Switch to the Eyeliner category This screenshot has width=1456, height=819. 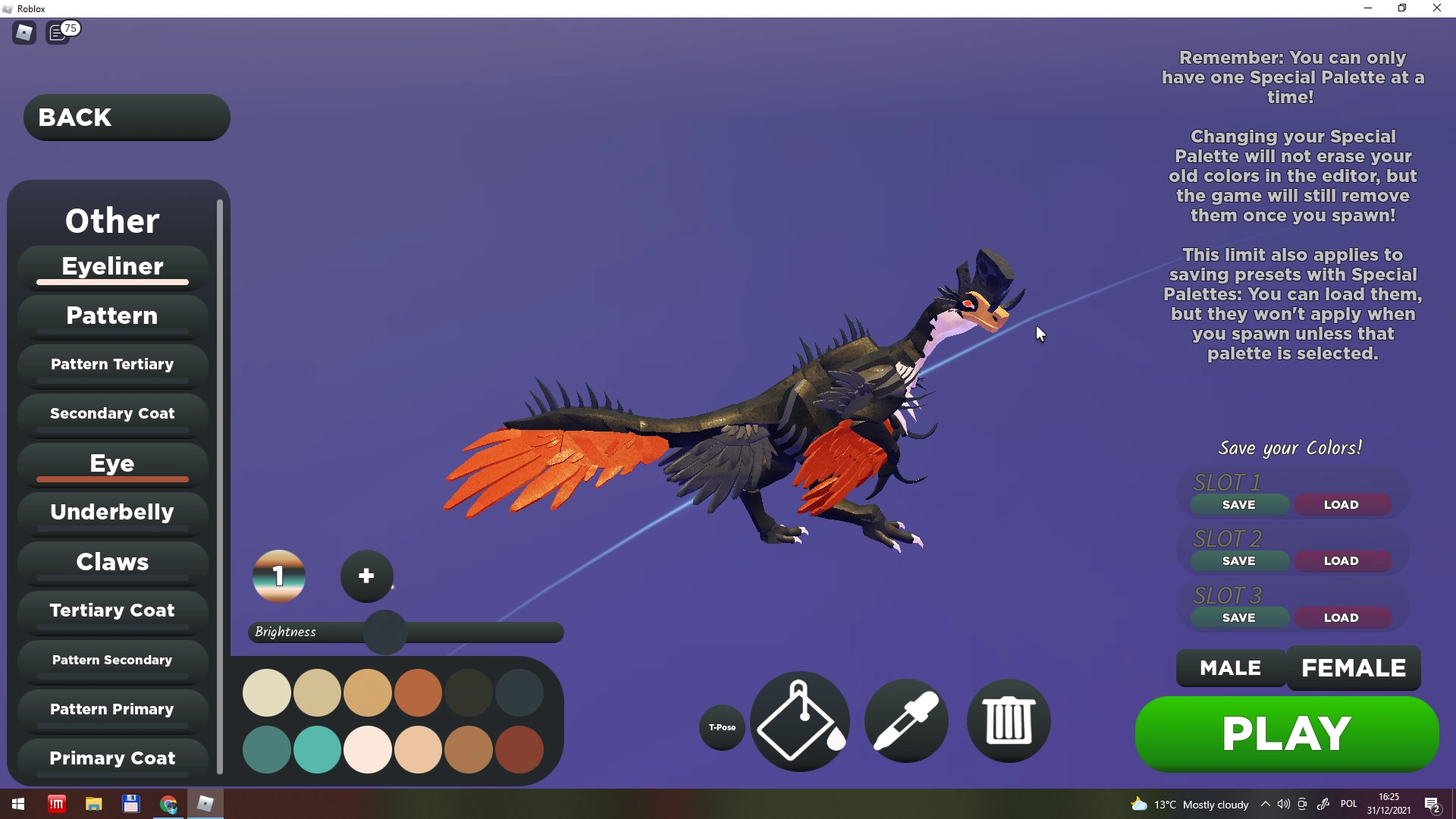point(111,266)
